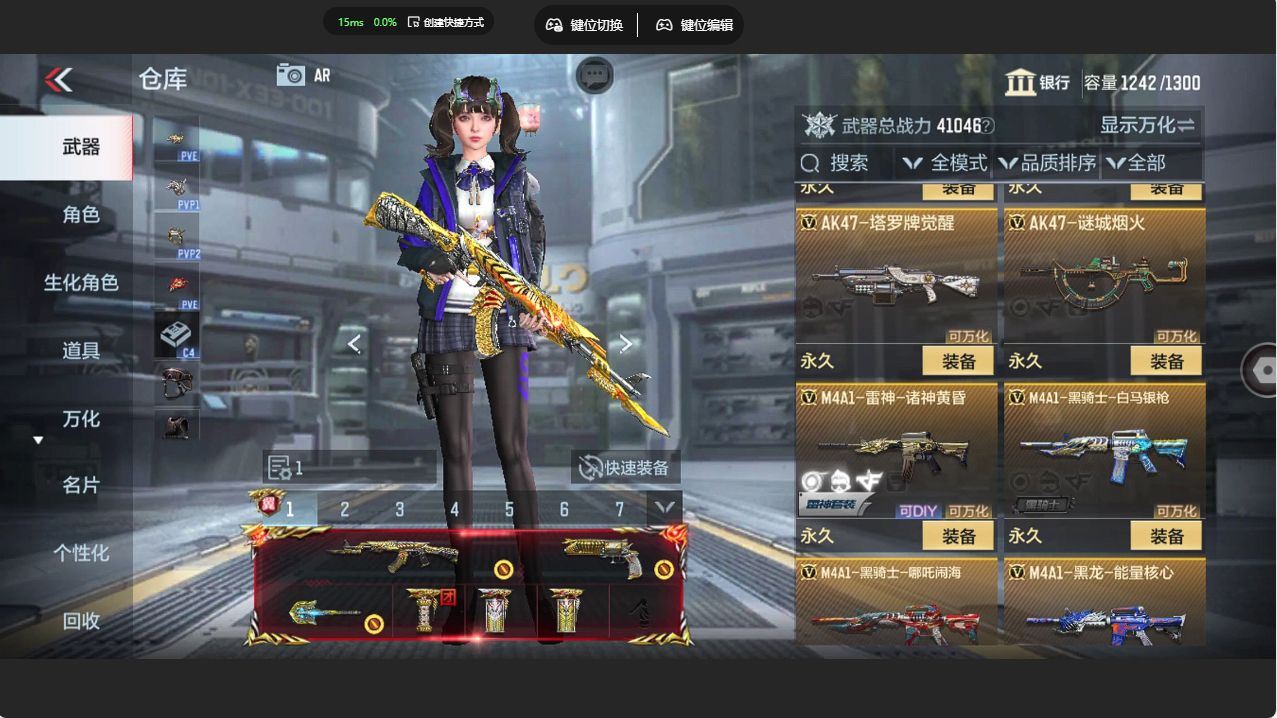Toggle the 显示万化 display switch
This screenshot has width=1277, height=718.
(x=1147, y=125)
